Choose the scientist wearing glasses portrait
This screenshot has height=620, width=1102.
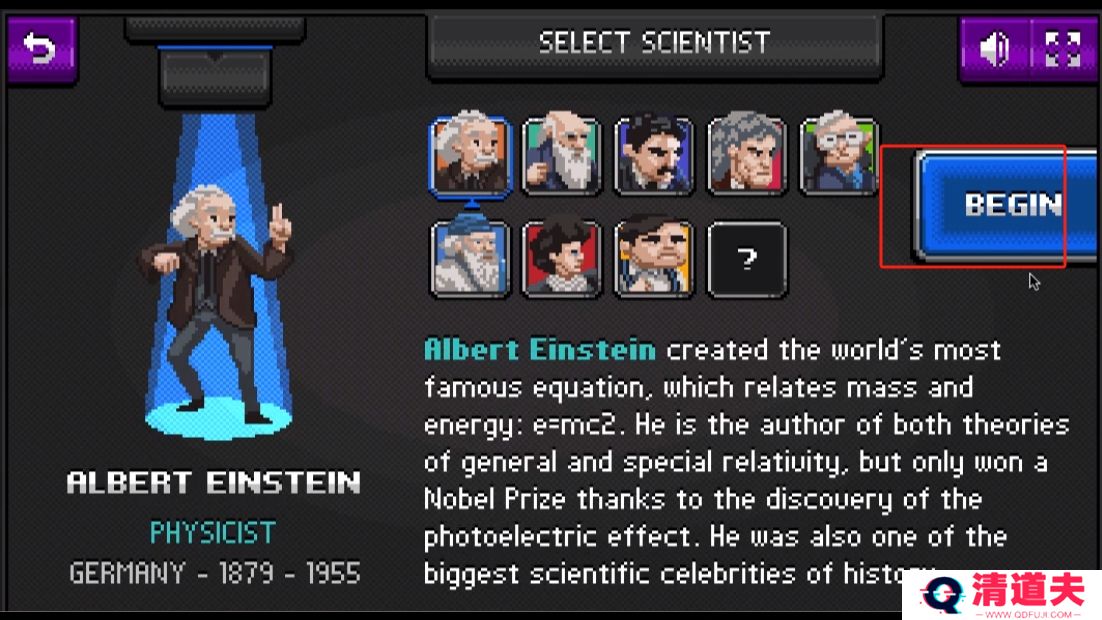(x=838, y=156)
